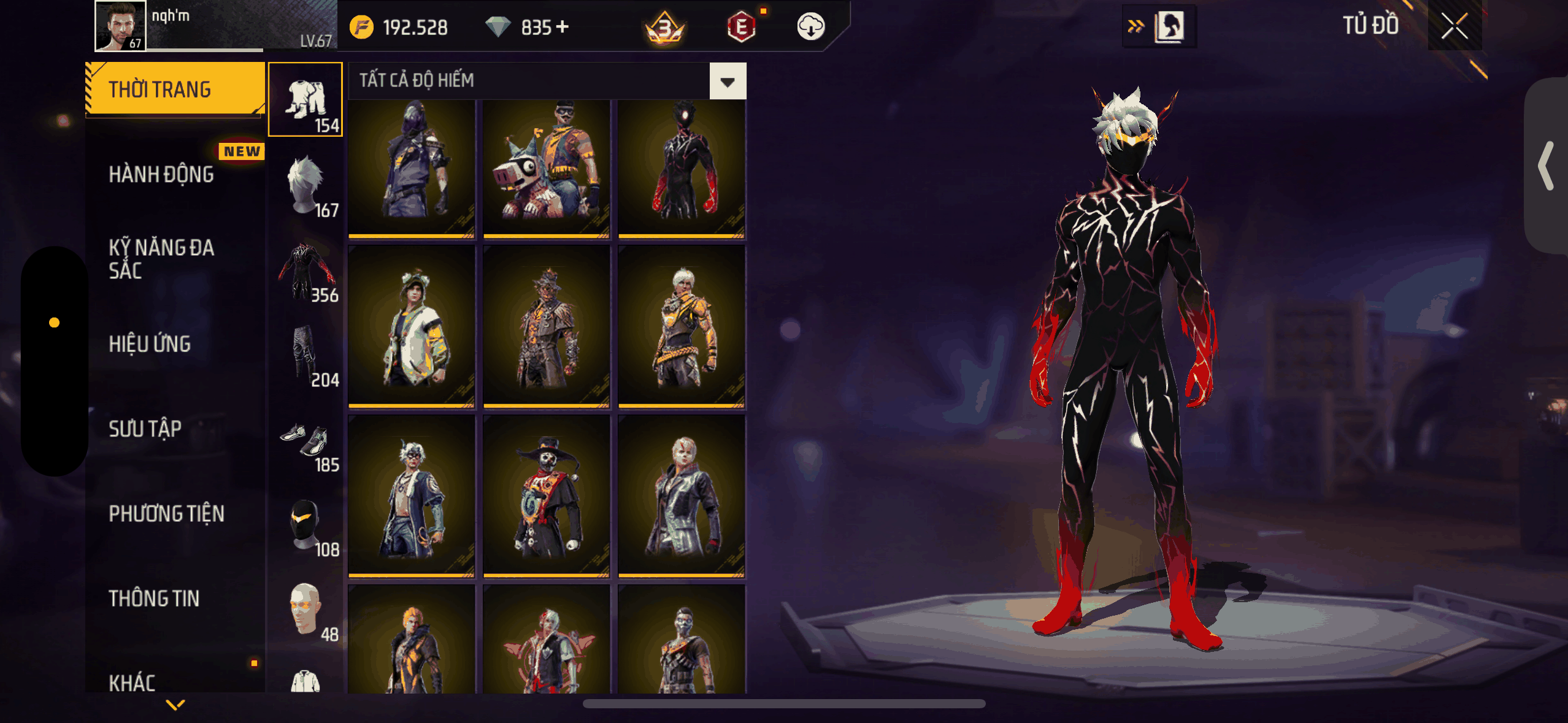This screenshot has width=1568, height=723.
Task: Click the cloud download icon
Action: 810,27
